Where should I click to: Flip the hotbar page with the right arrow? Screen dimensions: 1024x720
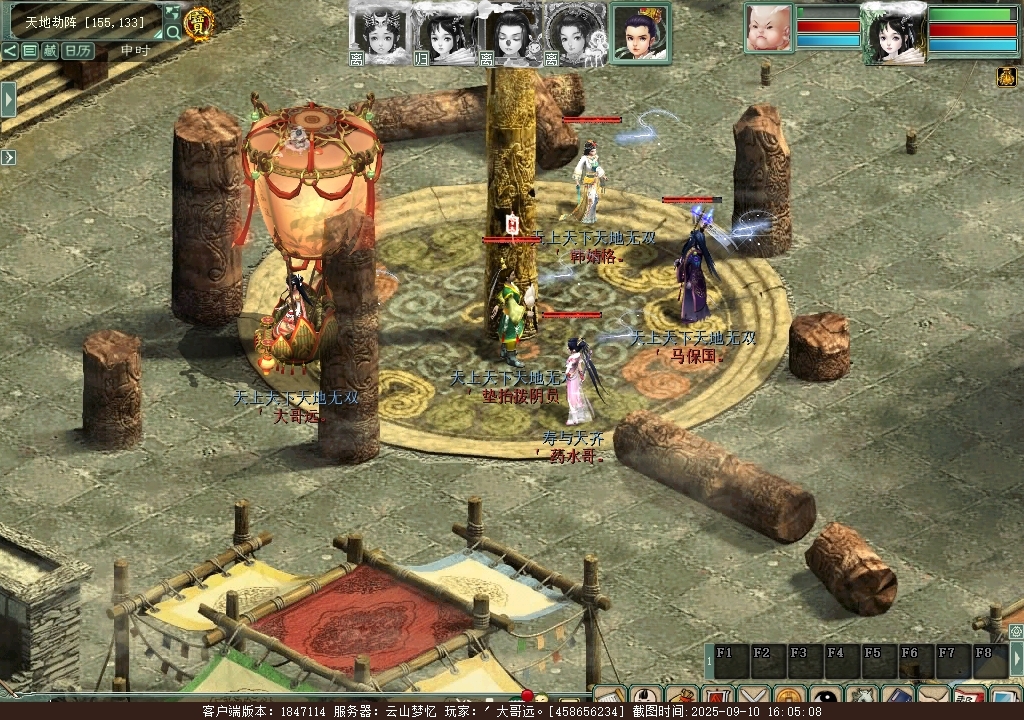pos(1017,659)
